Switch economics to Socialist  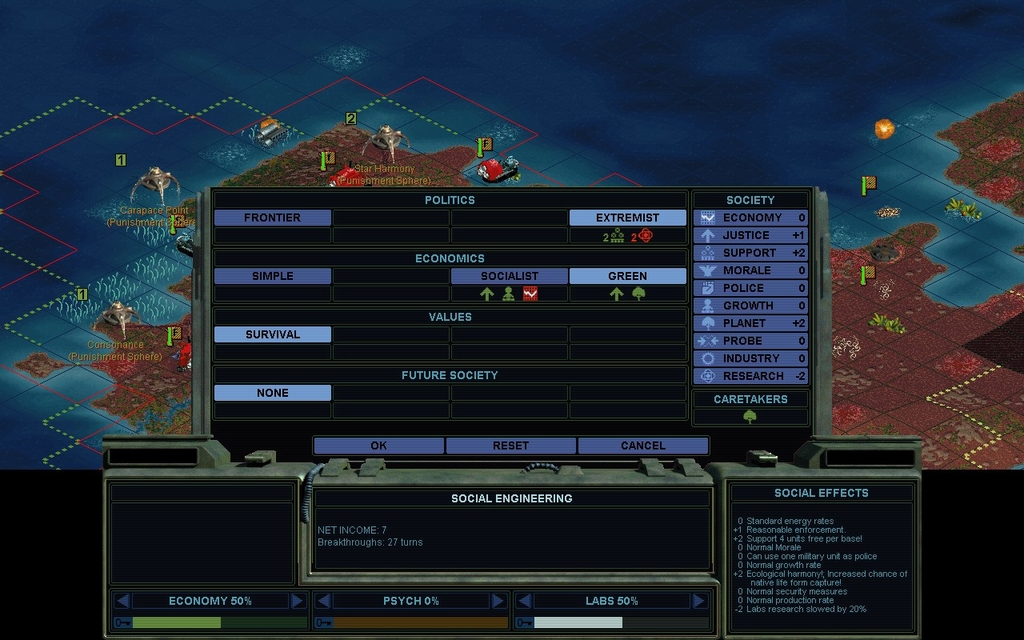pos(509,276)
